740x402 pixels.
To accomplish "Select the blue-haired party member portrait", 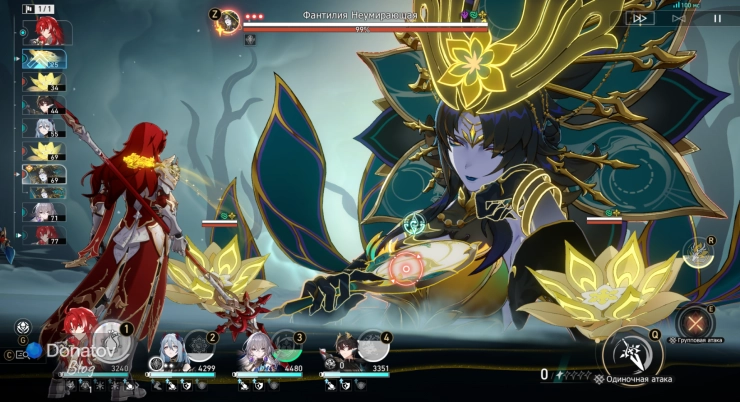I will [x=170, y=351].
